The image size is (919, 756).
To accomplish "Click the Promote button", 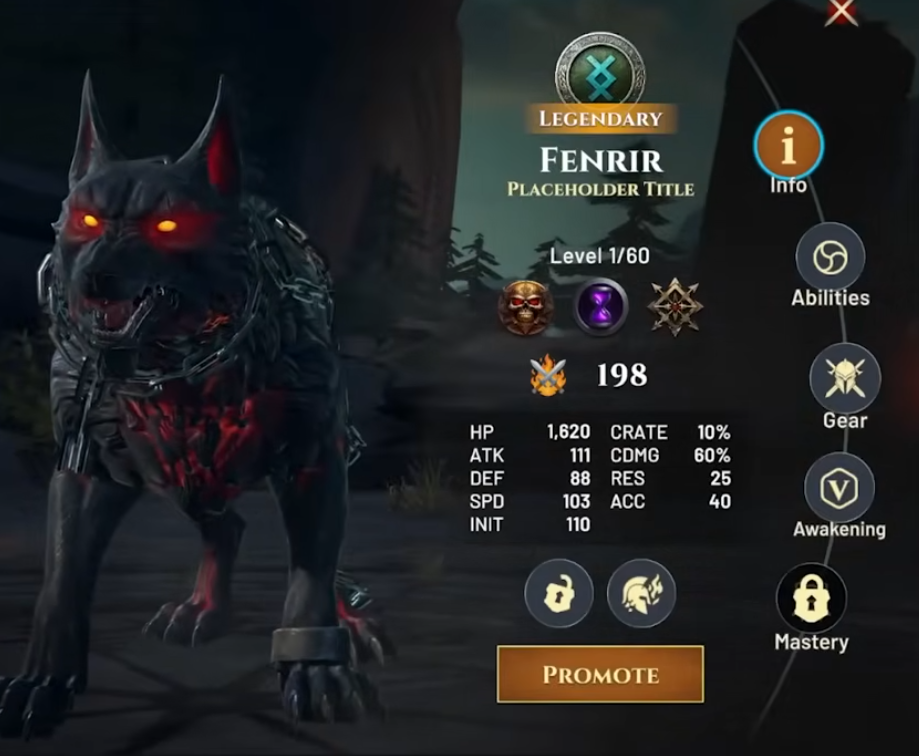I will coord(600,674).
